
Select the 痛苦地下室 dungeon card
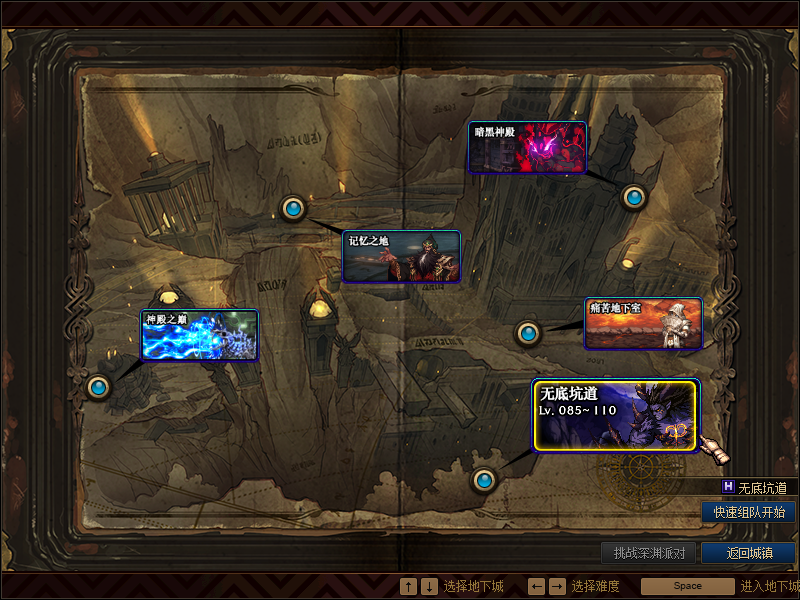click(643, 323)
